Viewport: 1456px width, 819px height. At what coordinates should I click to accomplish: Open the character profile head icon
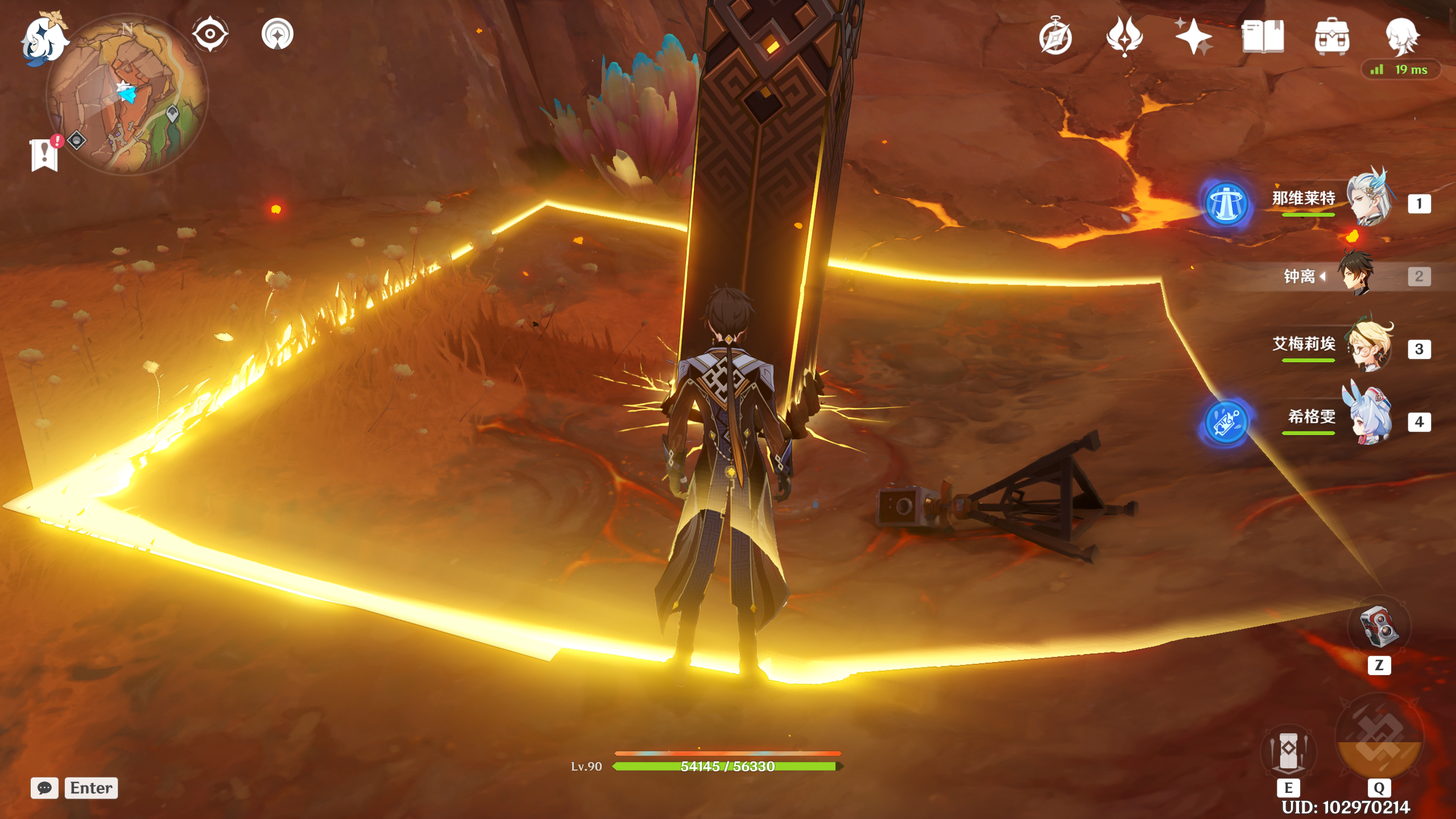click(1401, 37)
